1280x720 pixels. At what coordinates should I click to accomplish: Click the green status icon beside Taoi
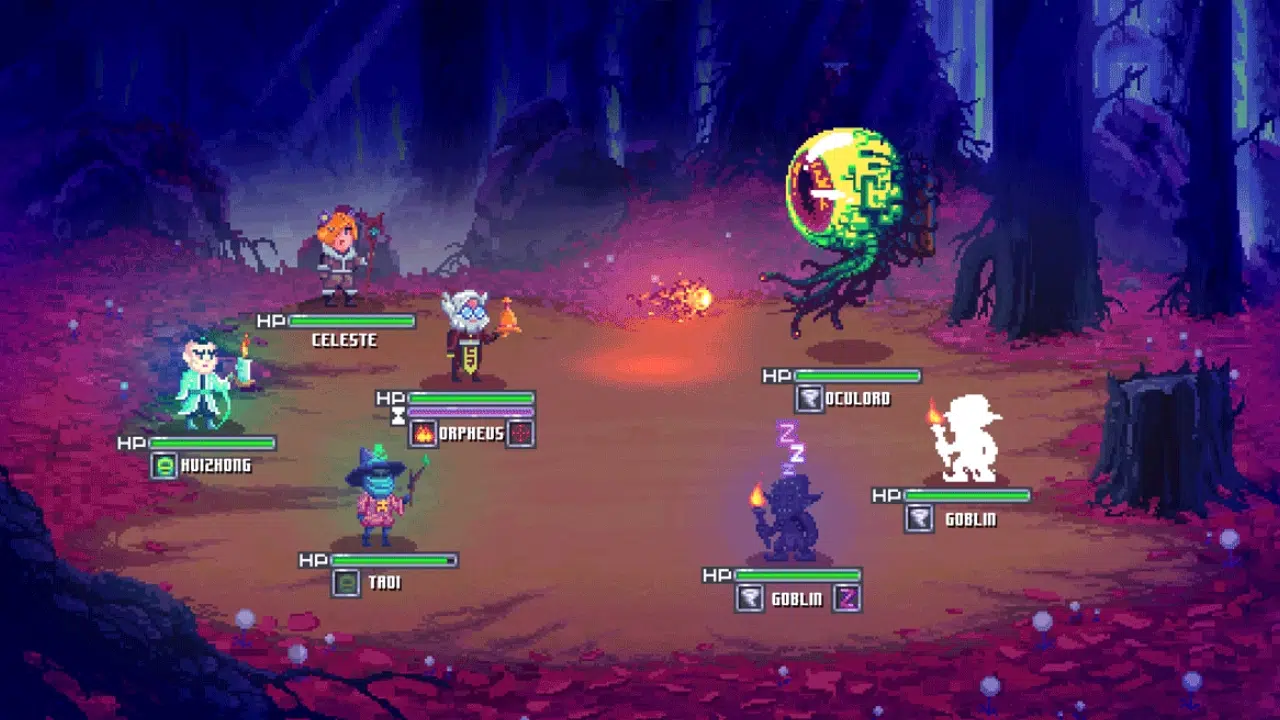pos(346,583)
